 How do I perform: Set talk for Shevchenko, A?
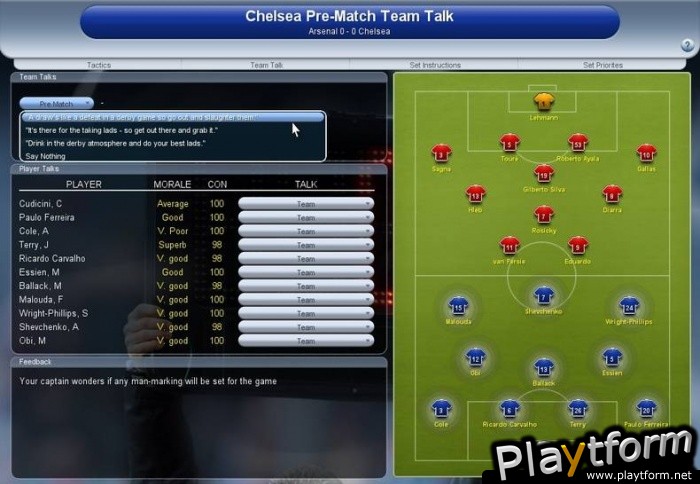click(x=306, y=327)
